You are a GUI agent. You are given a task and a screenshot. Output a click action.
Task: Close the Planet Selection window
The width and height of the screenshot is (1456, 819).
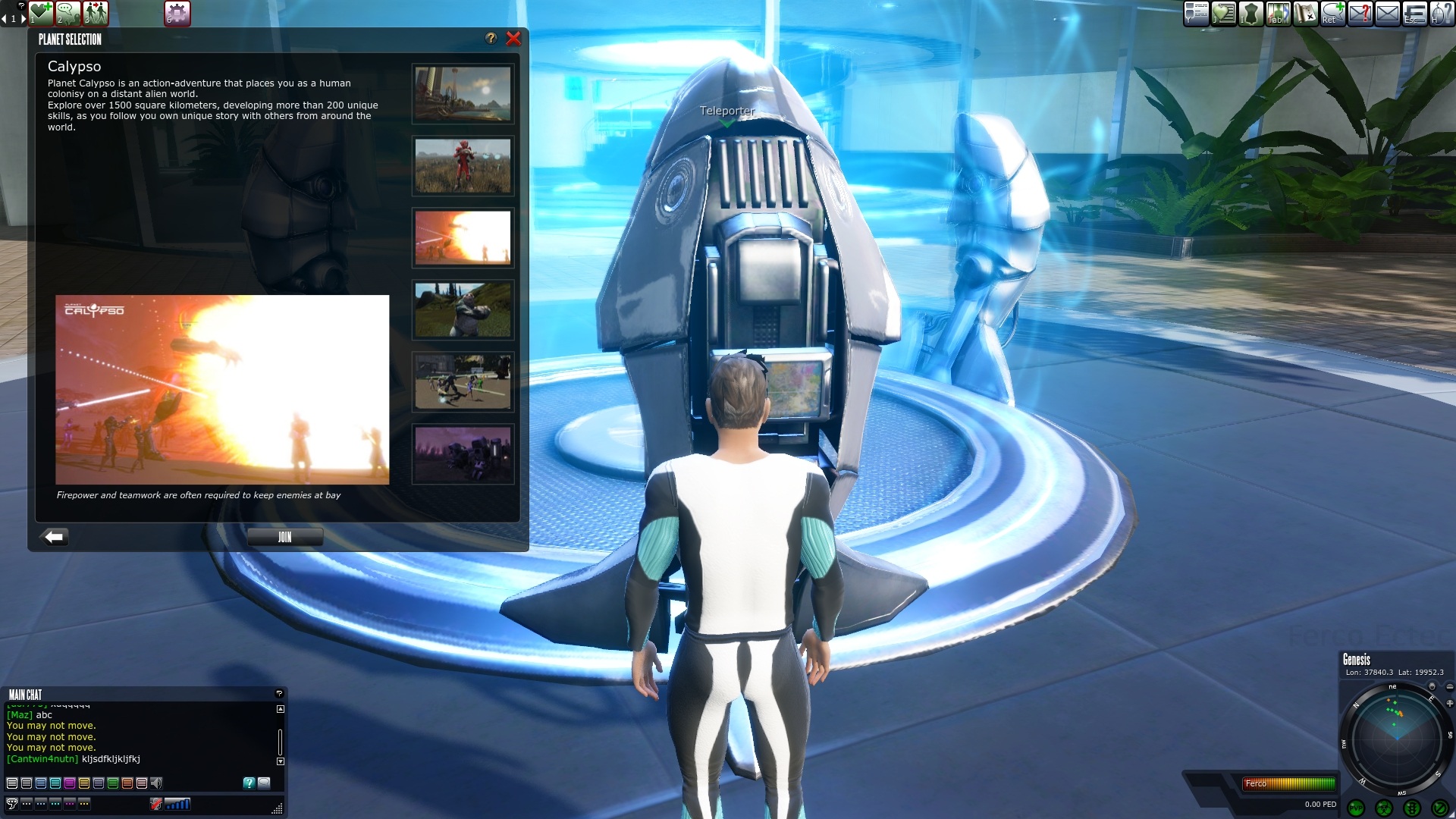pyautogui.click(x=513, y=39)
